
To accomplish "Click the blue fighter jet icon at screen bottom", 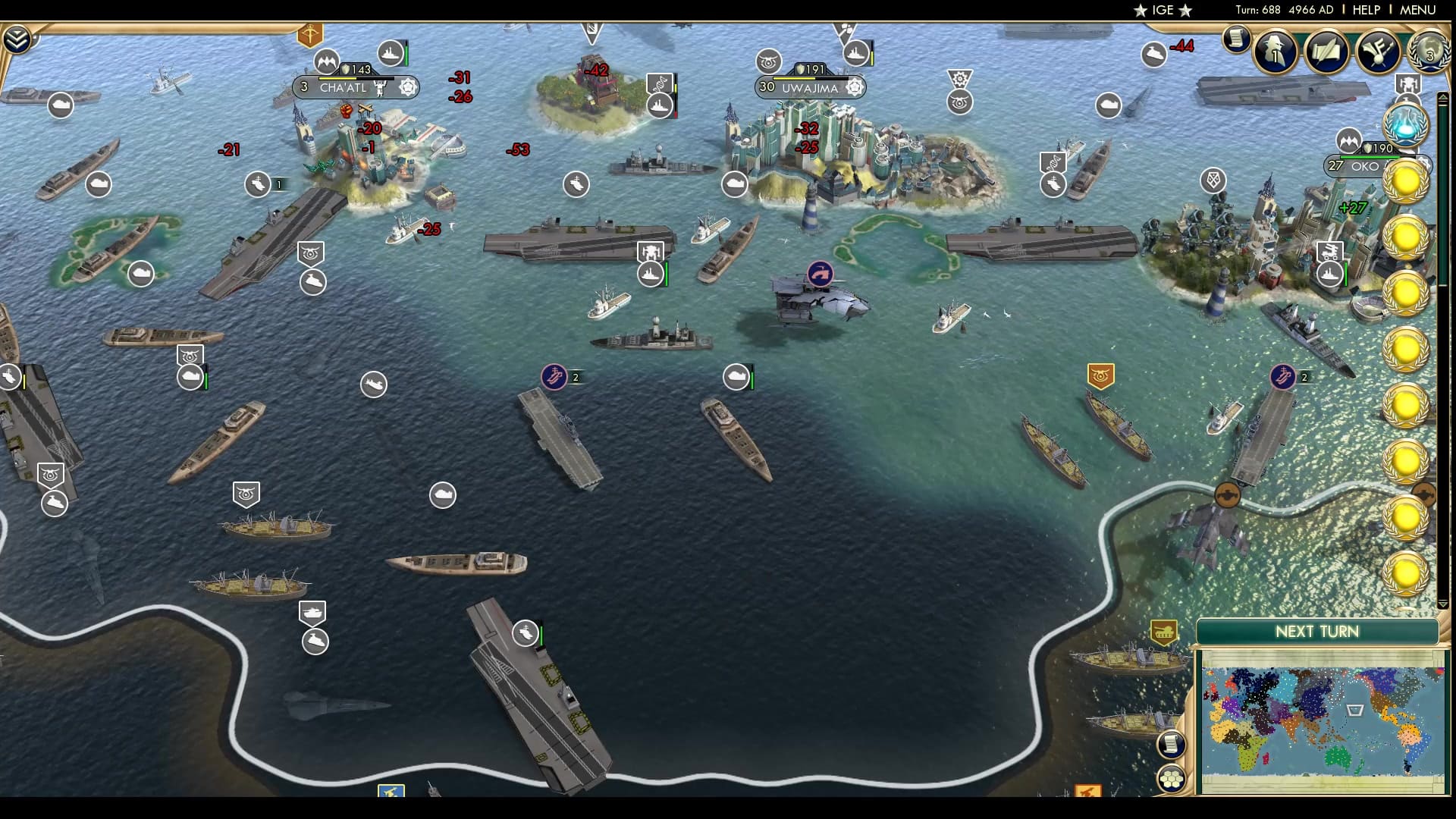I will pyautogui.click(x=392, y=791).
